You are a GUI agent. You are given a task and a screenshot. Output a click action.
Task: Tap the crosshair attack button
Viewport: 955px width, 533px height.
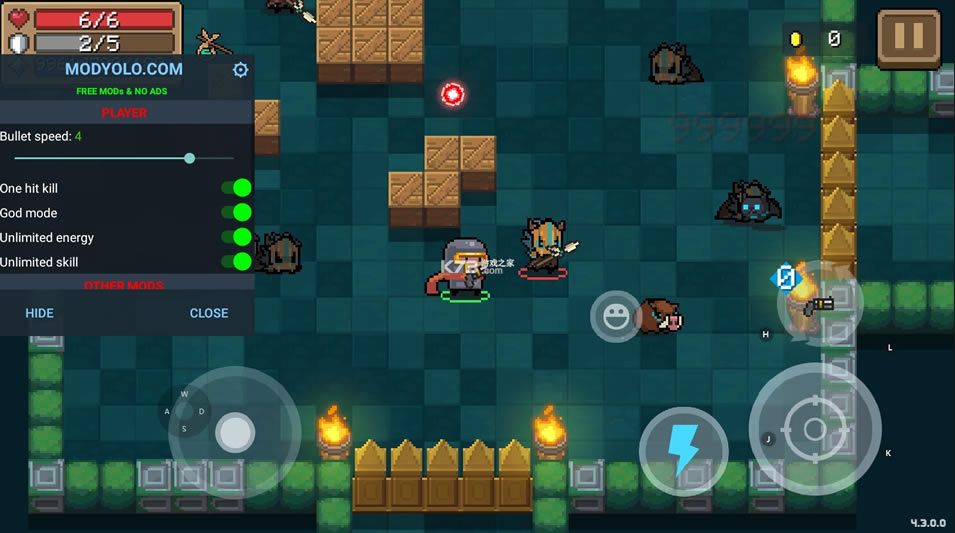coord(814,430)
